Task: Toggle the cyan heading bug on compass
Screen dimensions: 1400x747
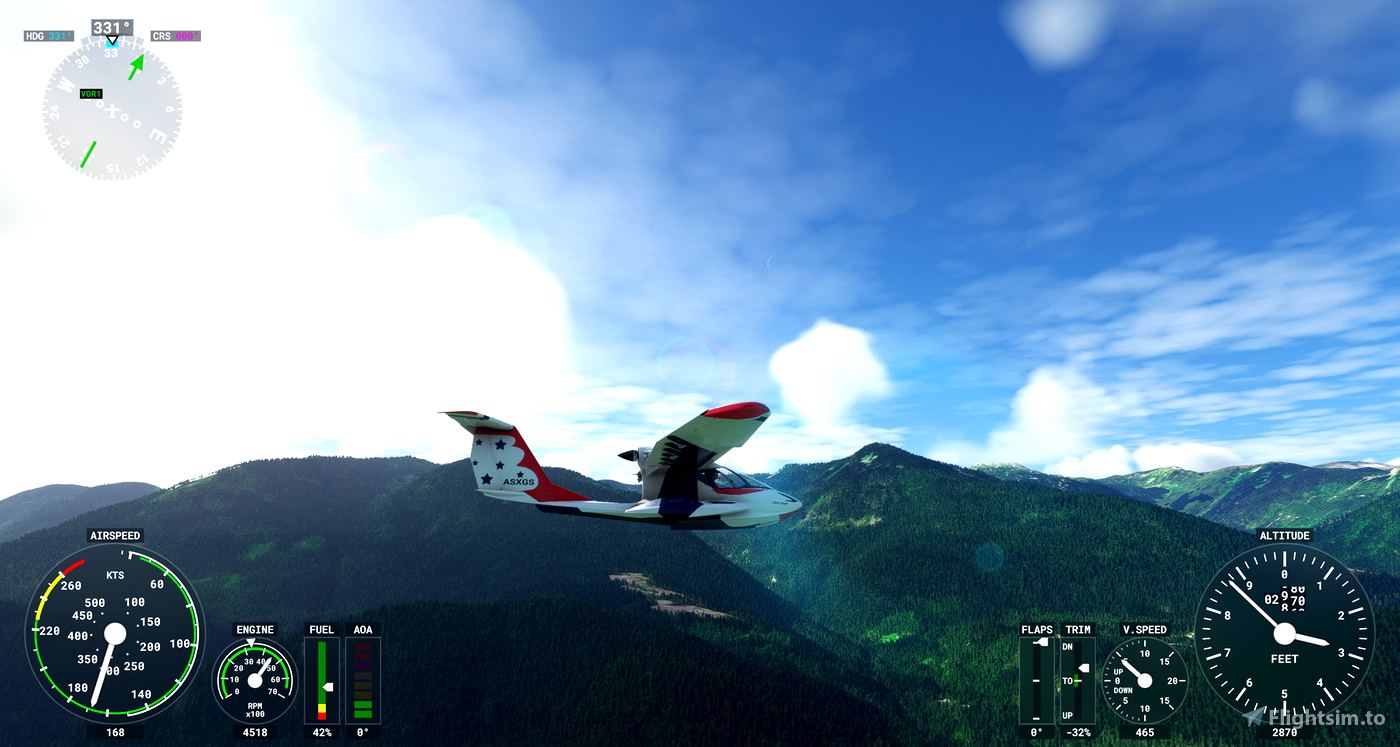Action: [x=113, y=42]
